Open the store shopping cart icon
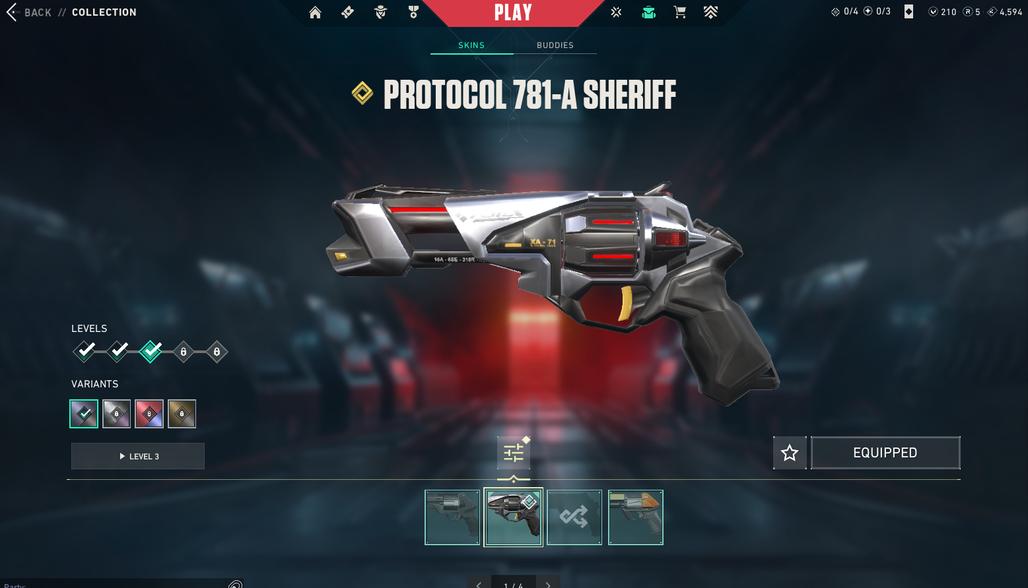 click(x=680, y=13)
